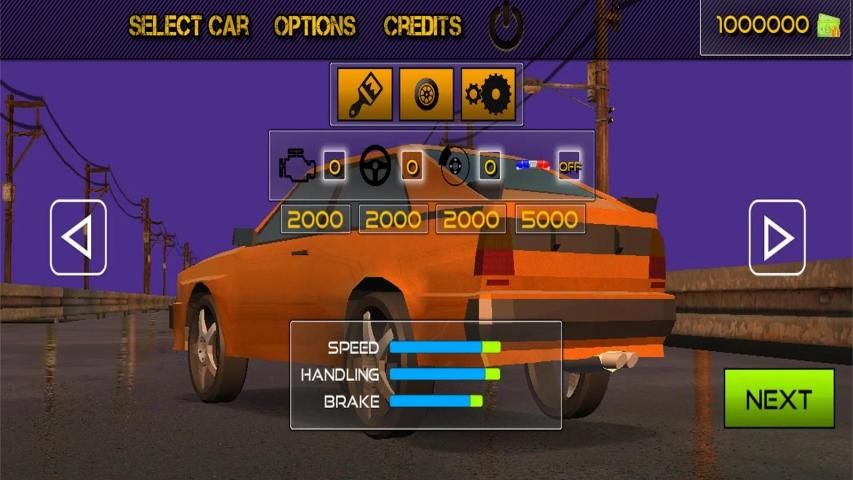
Task: Tap the cash stack icon beside 1000000
Action: (x=829, y=26)
